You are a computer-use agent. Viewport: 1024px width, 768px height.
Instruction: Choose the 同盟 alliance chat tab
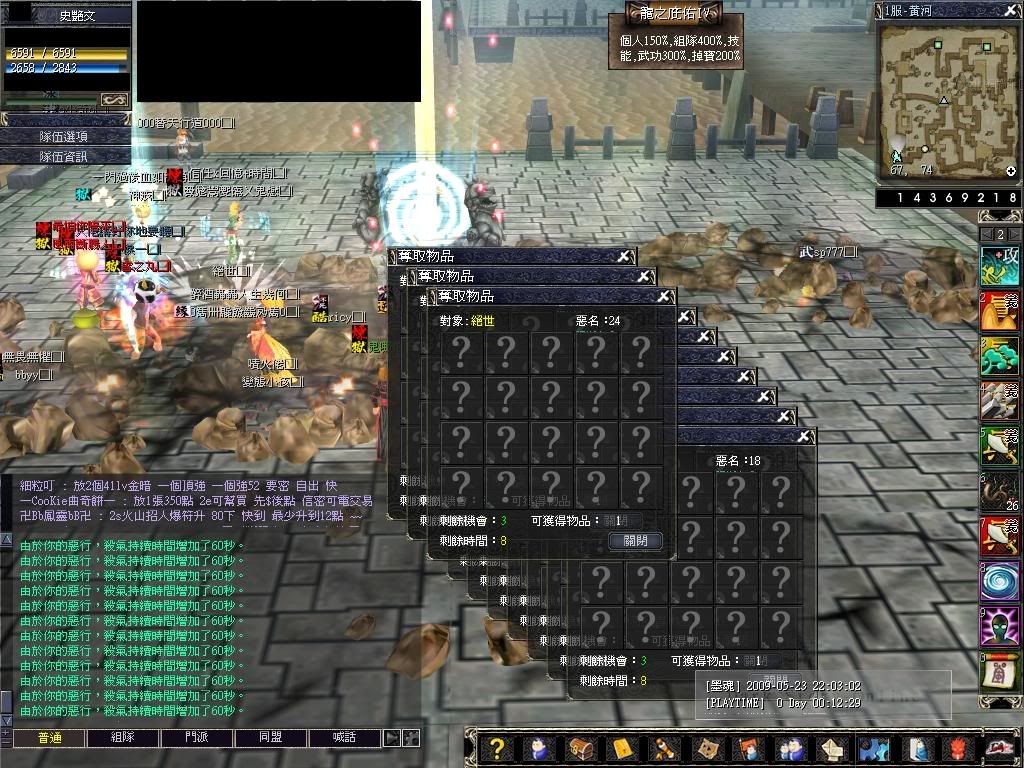click(271, 737)
